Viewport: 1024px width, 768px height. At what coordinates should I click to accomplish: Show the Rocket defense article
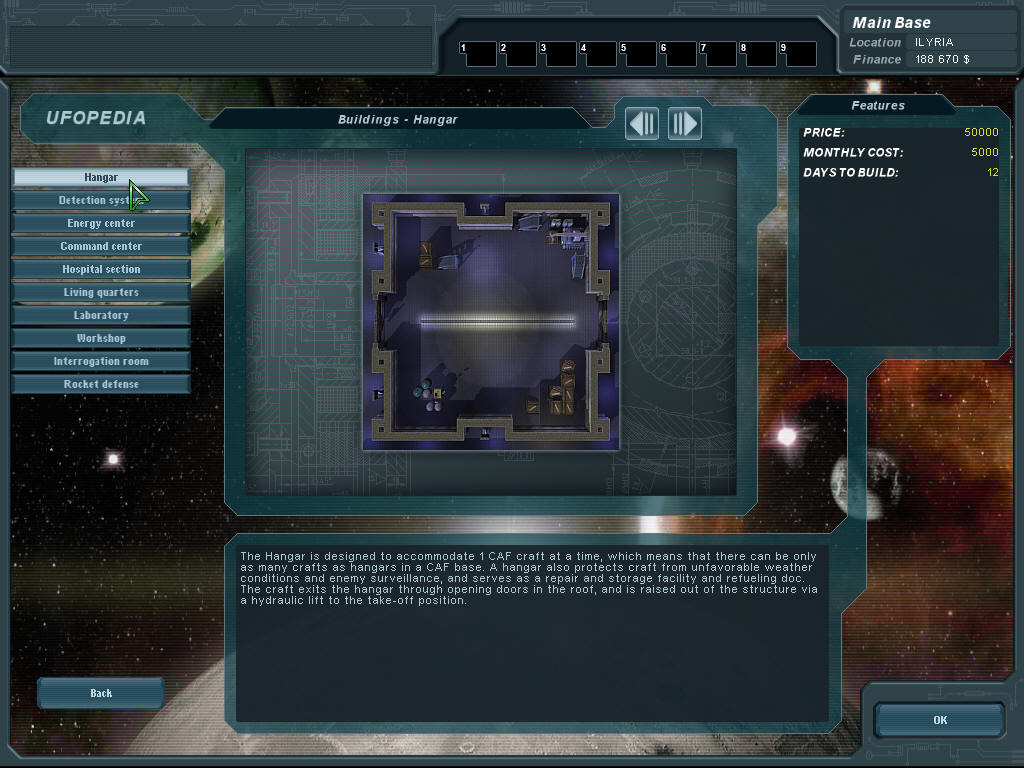(100, 384)
